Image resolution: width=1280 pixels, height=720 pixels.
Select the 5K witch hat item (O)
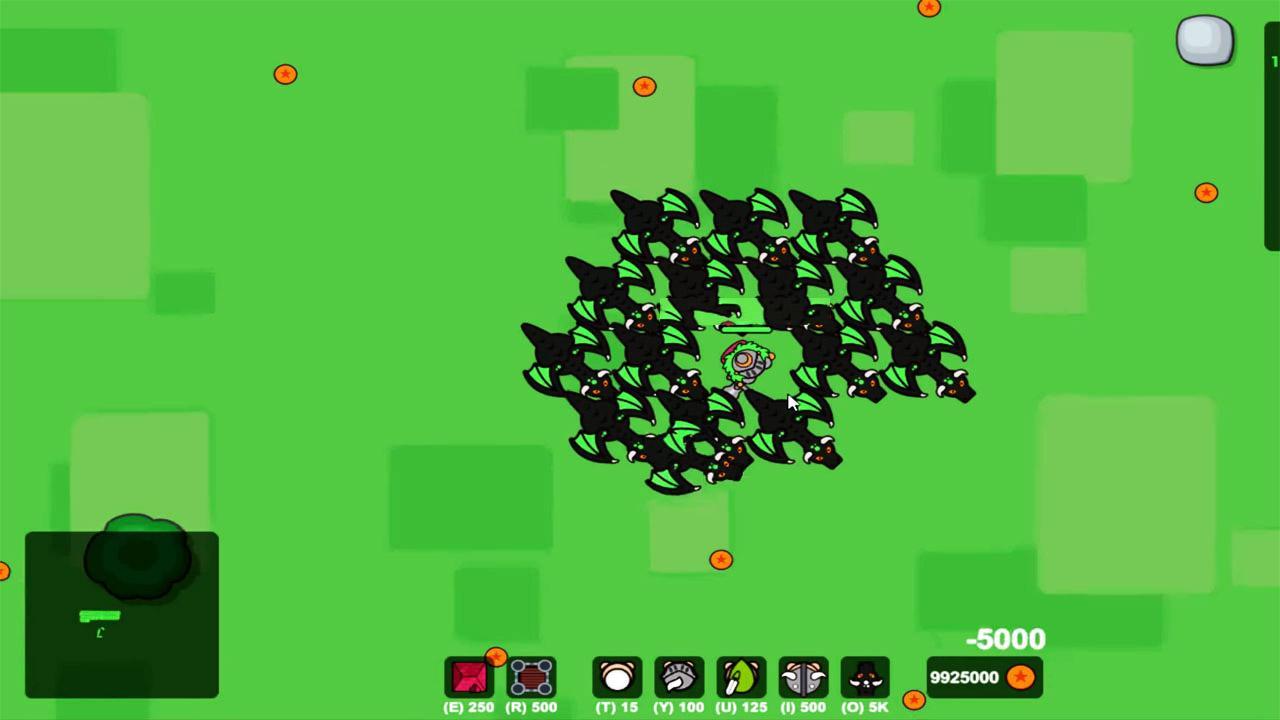865,678
